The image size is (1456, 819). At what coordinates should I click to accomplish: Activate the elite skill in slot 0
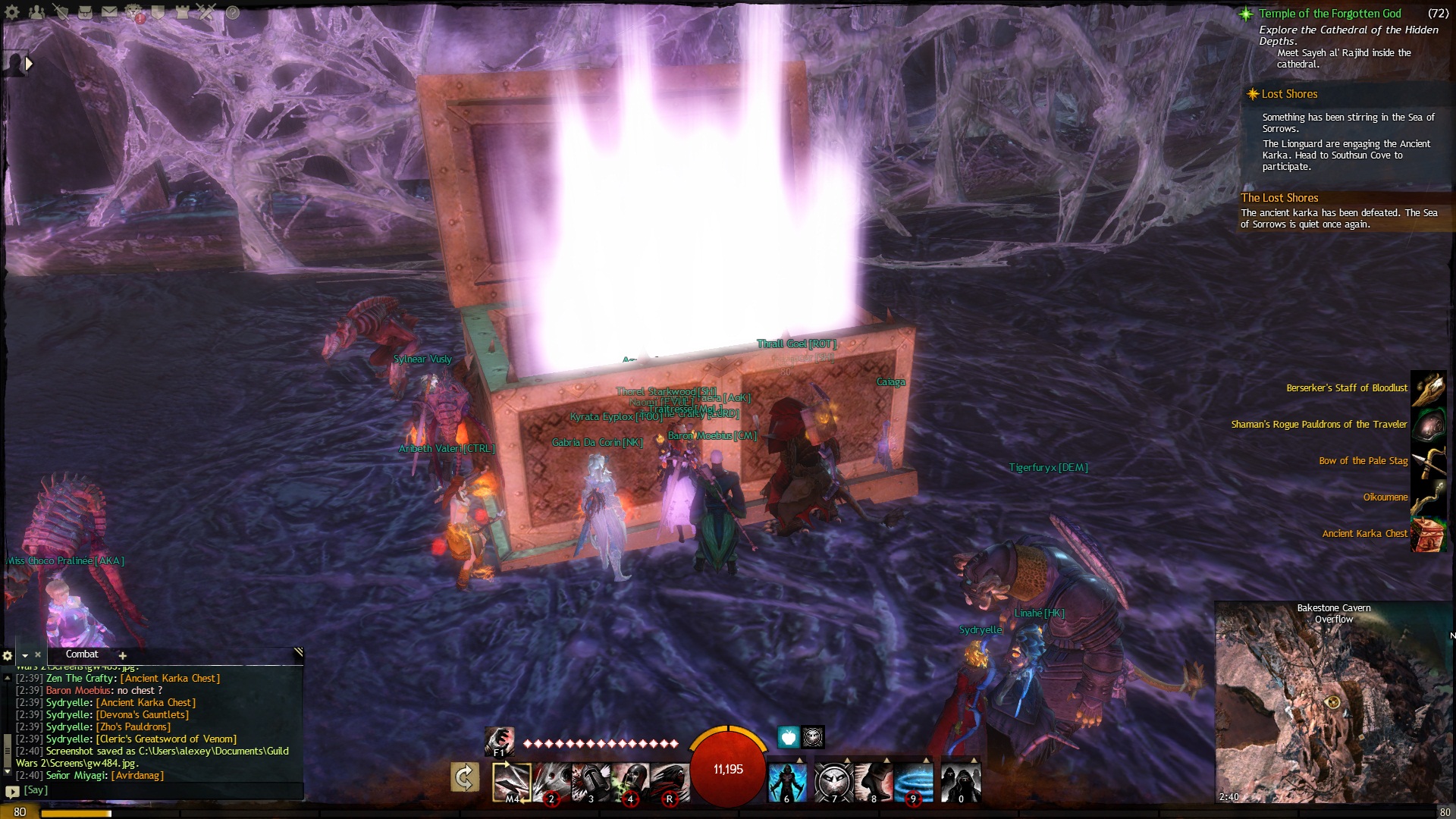click(960, 781)
